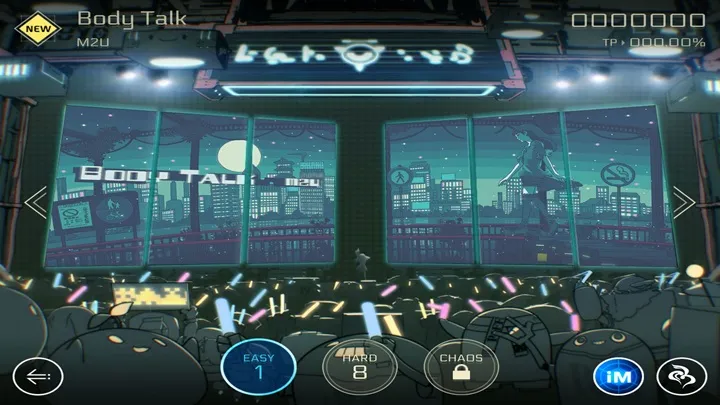The height and width of the screenshot is (405, 720).
Task: Switch to the previous song
Action: [36, 202]
